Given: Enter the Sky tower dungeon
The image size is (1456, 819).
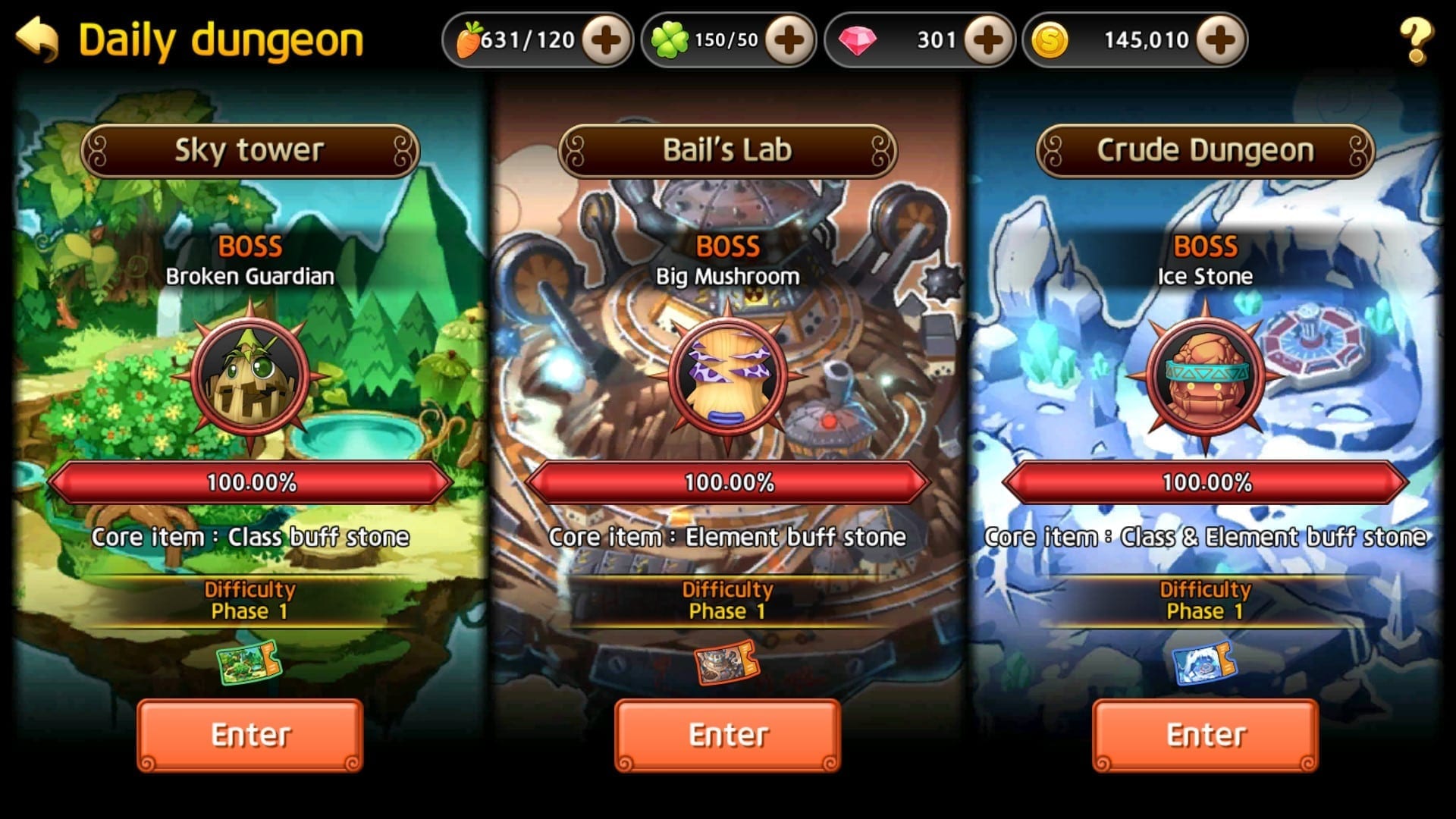Looking at the screenshot, I should (x=250, y=735).
